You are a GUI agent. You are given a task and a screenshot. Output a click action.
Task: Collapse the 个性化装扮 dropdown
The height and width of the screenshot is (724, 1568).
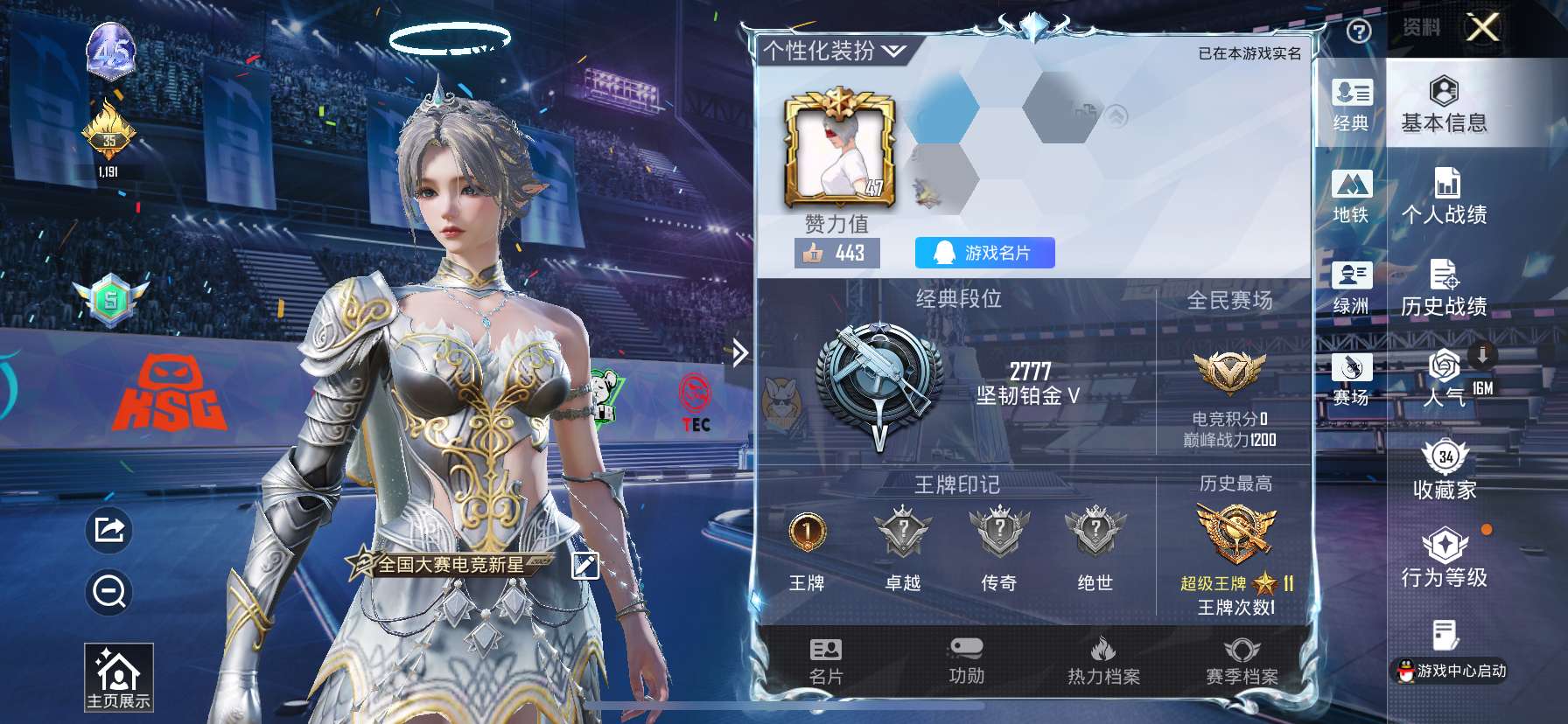893,52
